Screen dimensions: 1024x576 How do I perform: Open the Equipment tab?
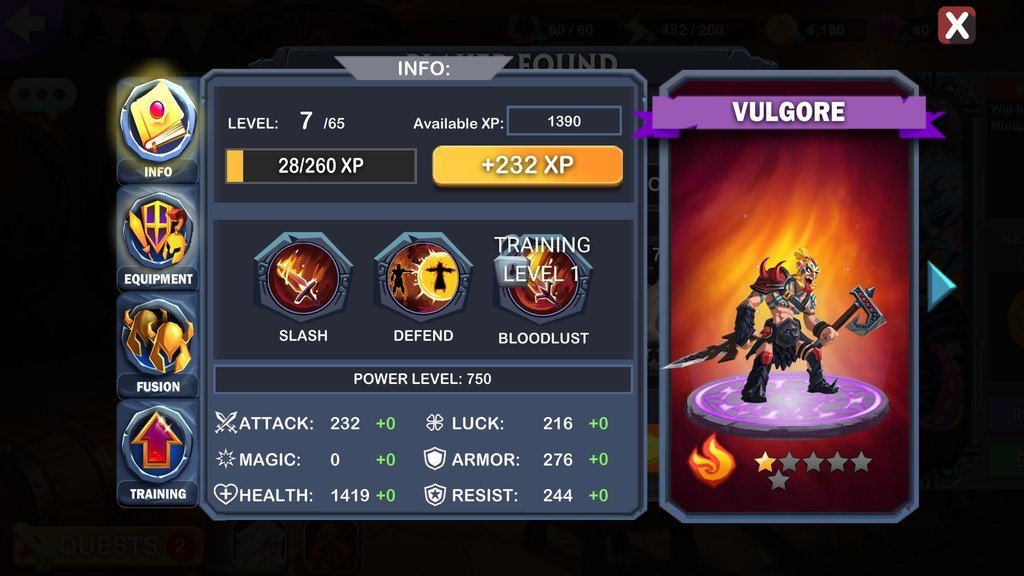[x=158, y=238]
